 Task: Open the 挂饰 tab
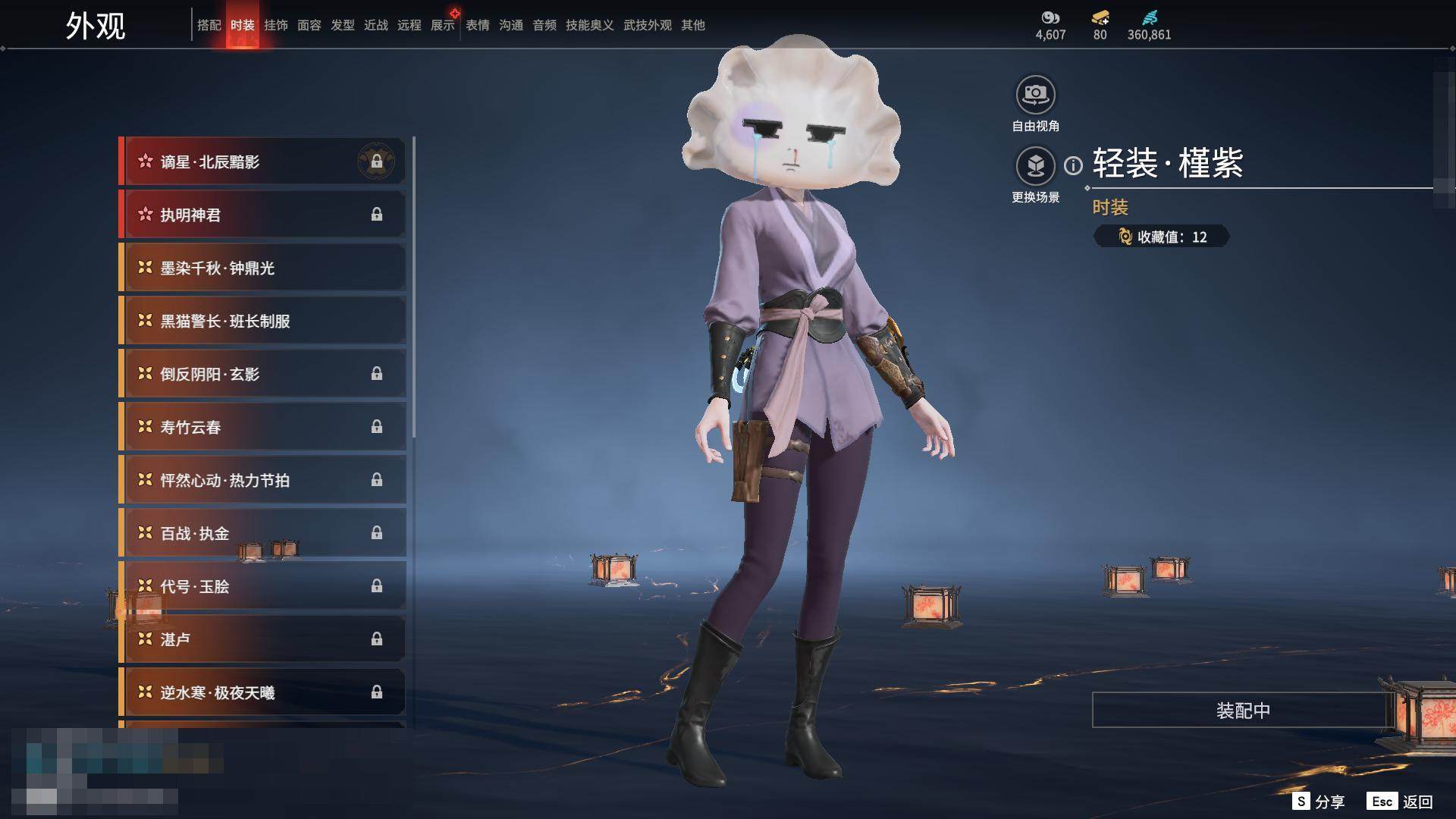(x=275, y=25)
